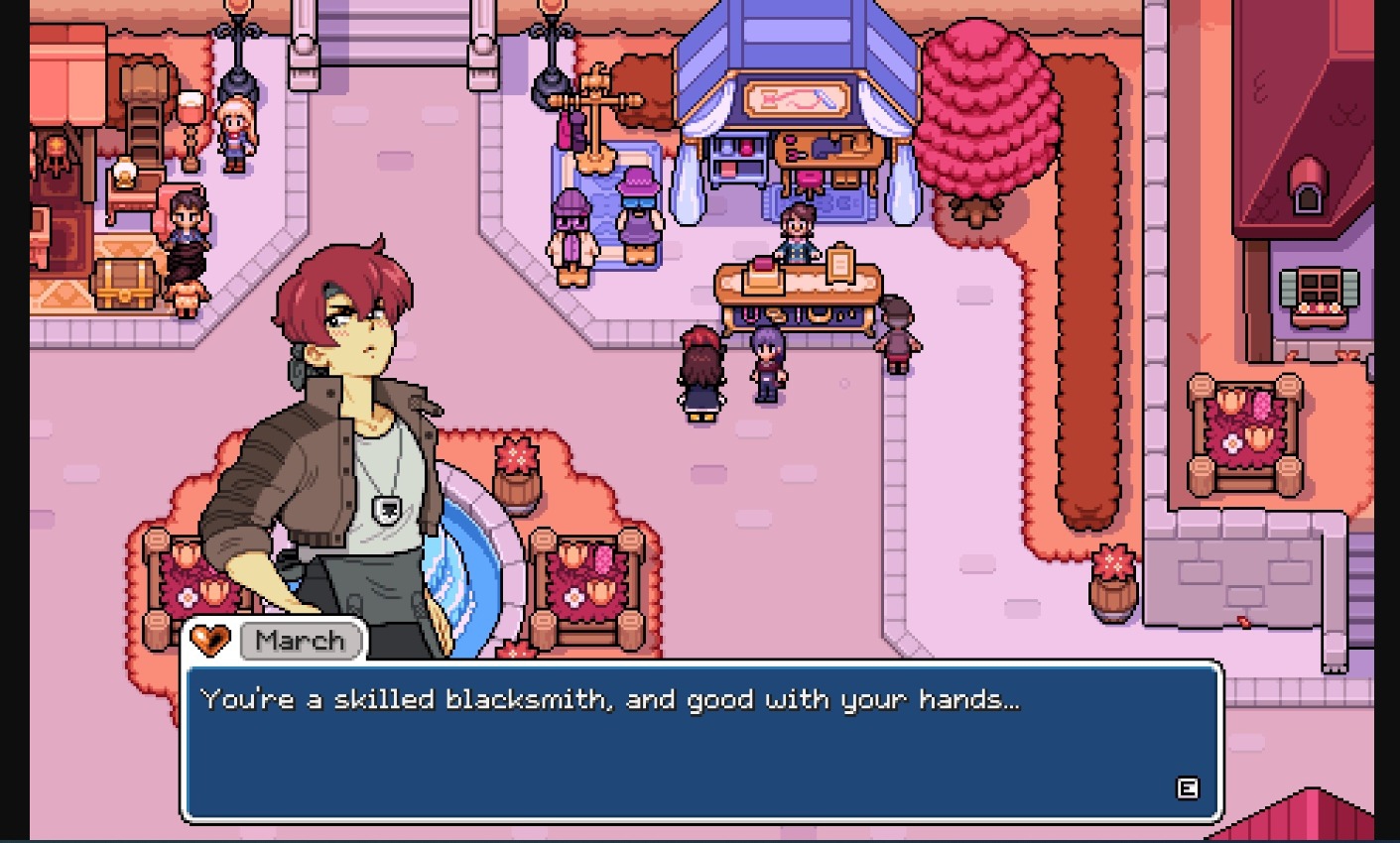Viewport: 1400px width, 843px height.
Task: Advance March's blacksmith dialogue text box
Action: [1187, 788]
